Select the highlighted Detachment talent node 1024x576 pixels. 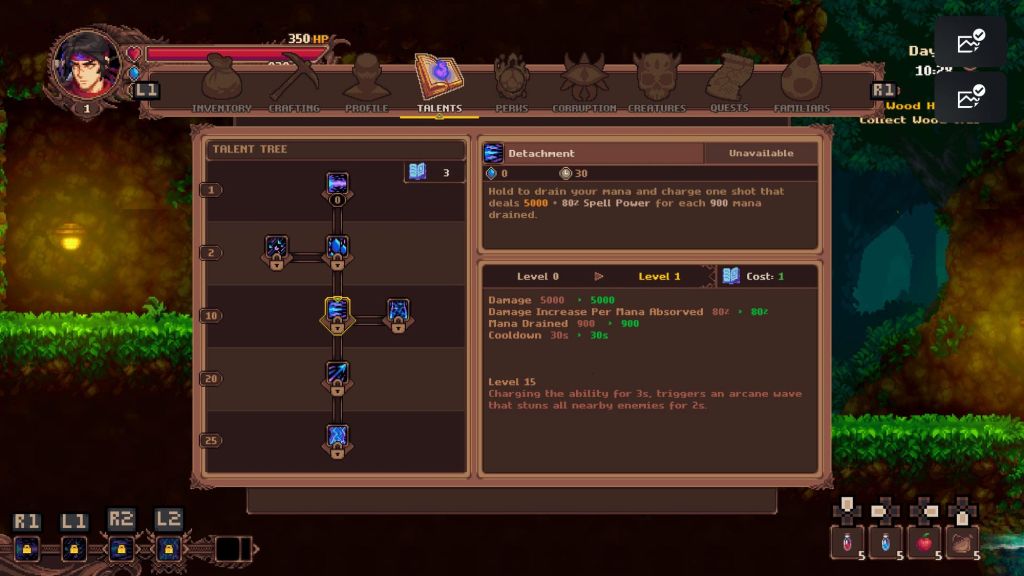click(337, 313)
